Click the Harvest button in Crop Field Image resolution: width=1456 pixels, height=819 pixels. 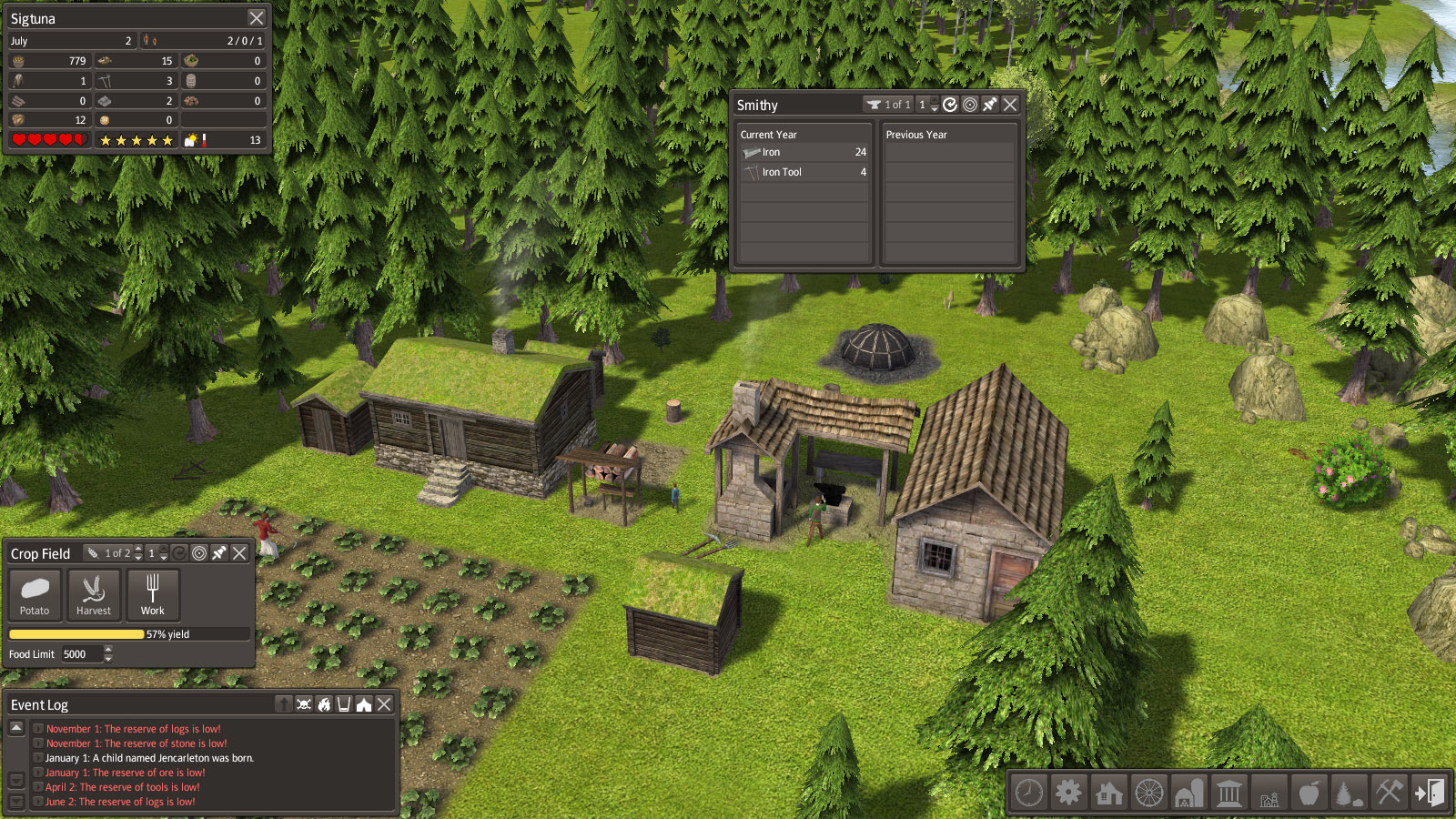coord(94,594)
